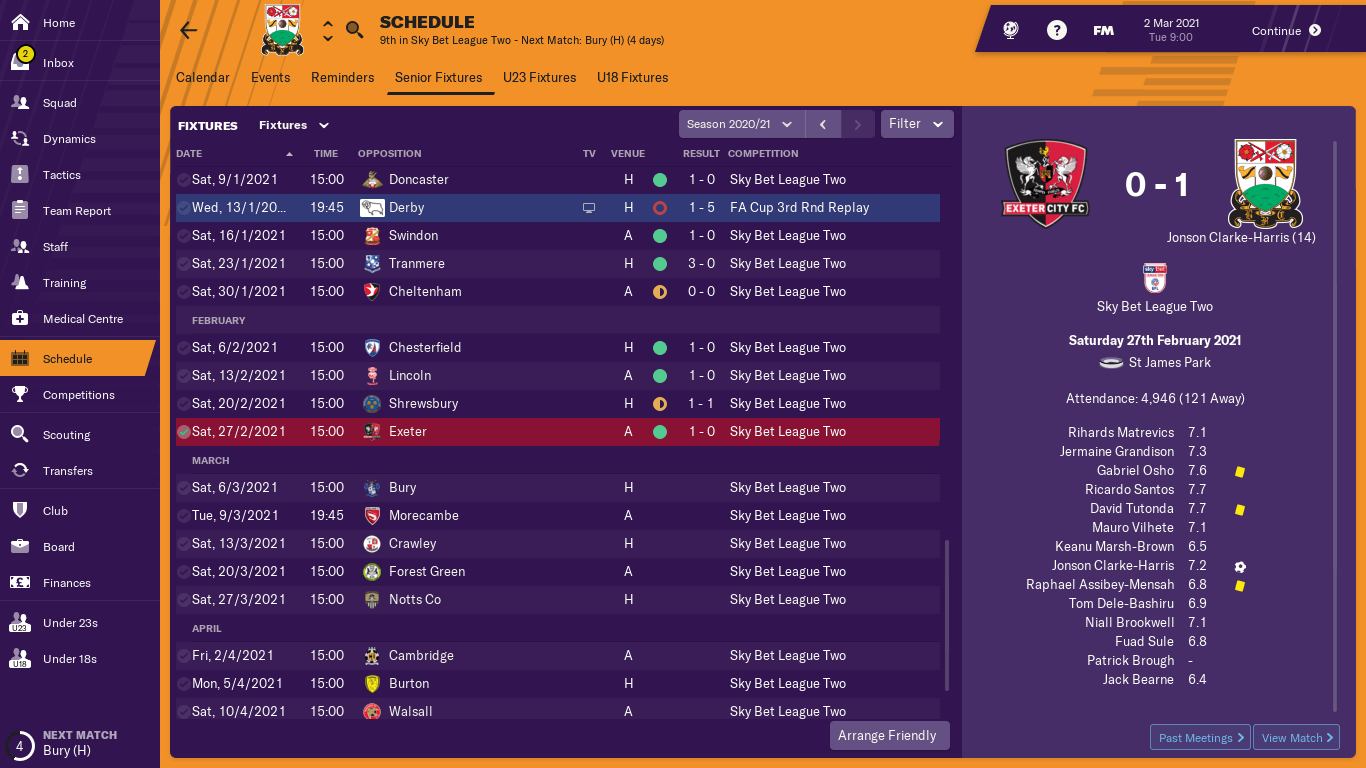Switch to the Calendar tab
The height and width of the screenshot is (768, 1366).
[203, 77]
